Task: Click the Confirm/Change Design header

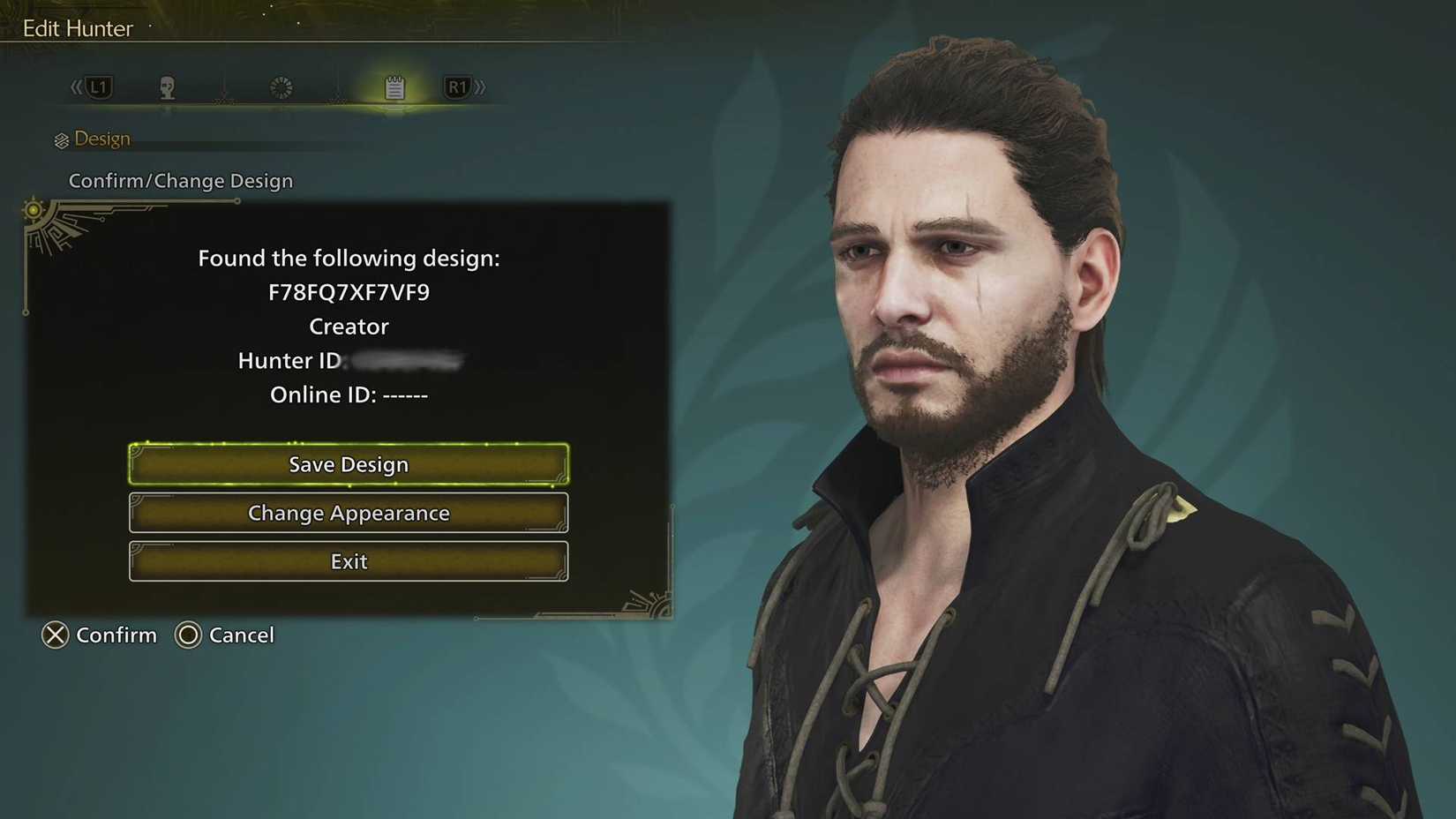Action: pos(181,180)
